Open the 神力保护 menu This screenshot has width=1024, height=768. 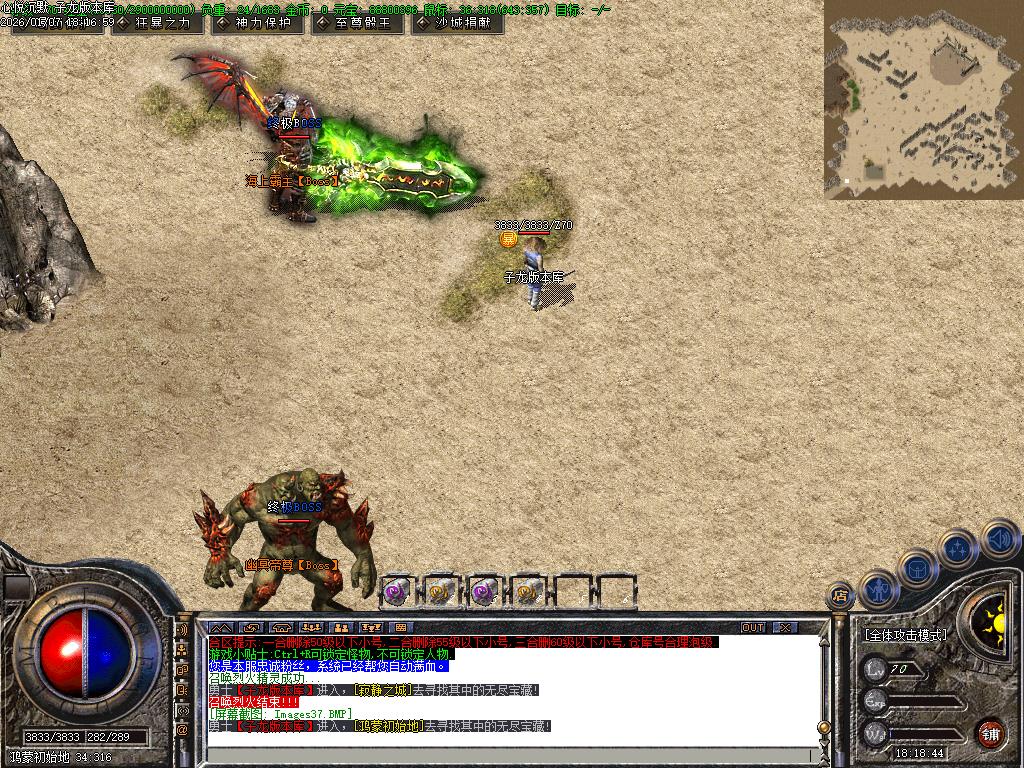point(256,23)
